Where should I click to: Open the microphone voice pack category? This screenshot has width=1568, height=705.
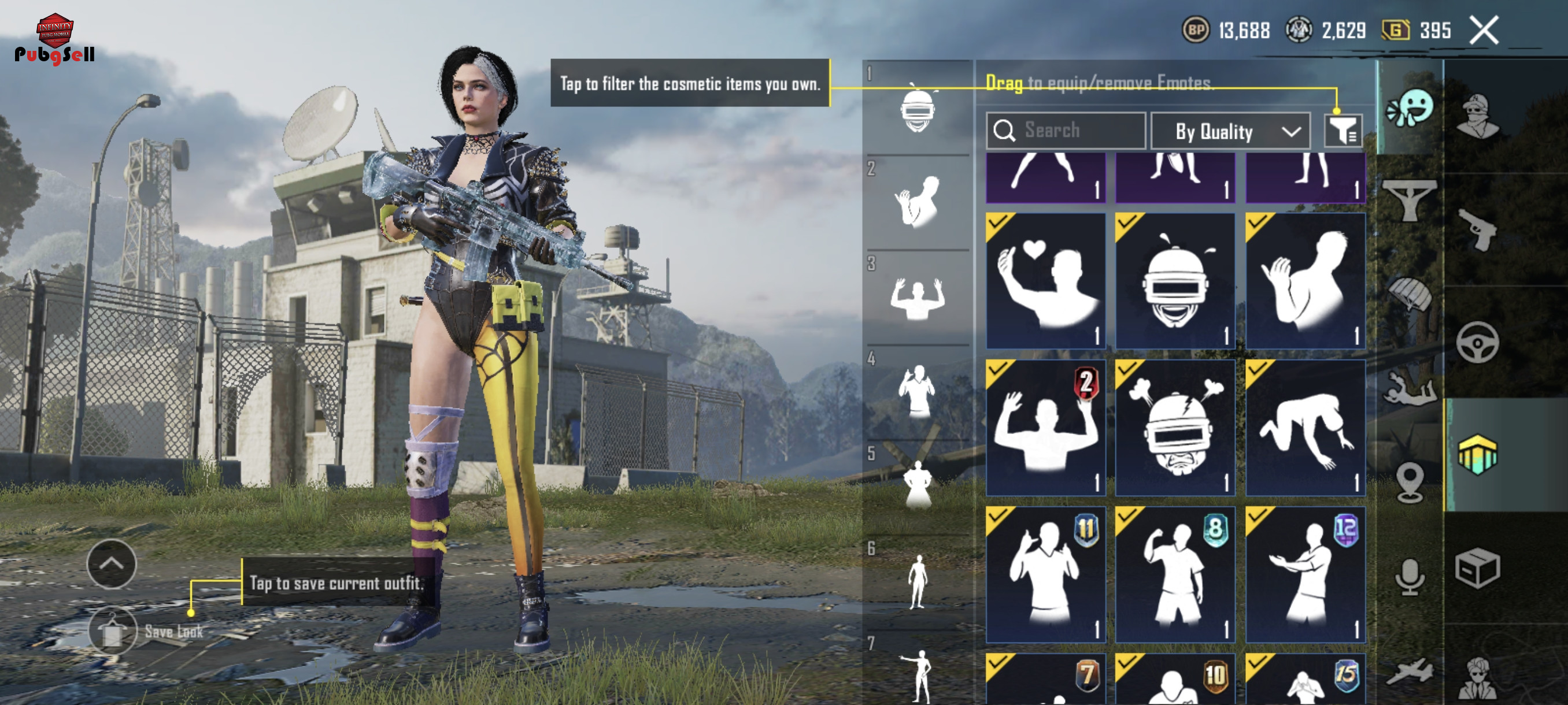pos(1410,576)
